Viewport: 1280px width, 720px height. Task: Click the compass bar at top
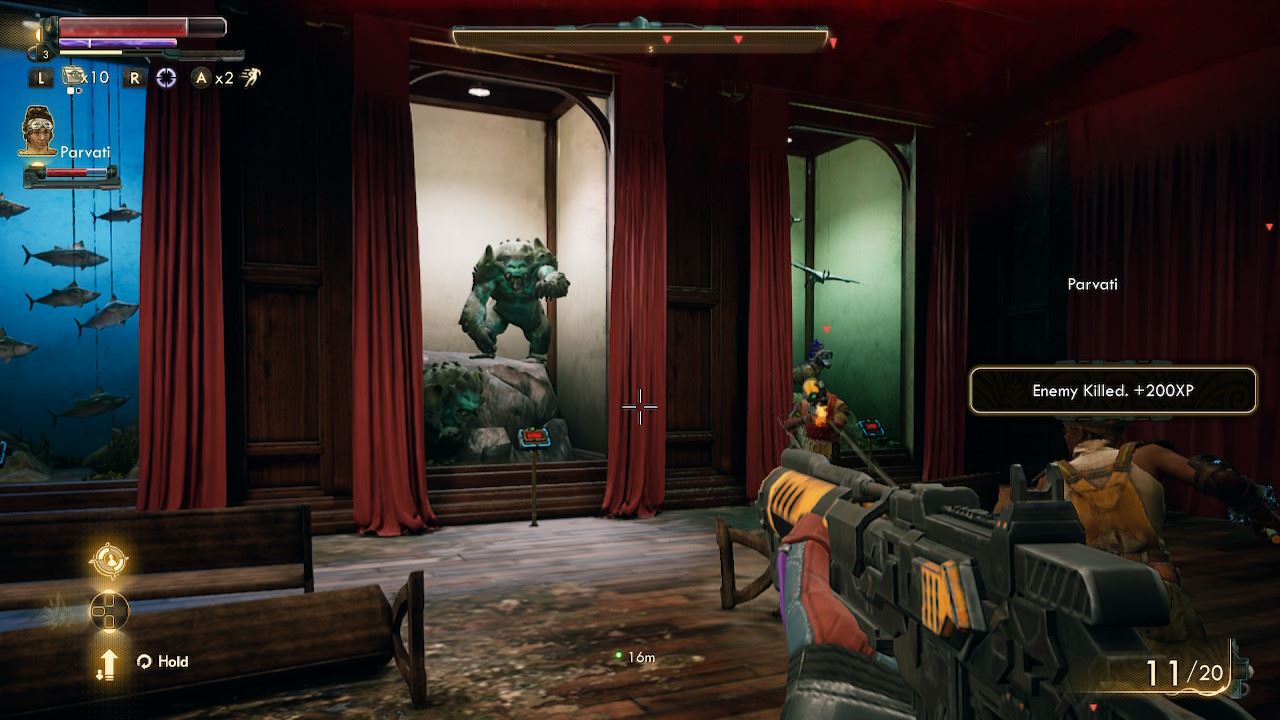pyautogui.click(x=640, y=40)
